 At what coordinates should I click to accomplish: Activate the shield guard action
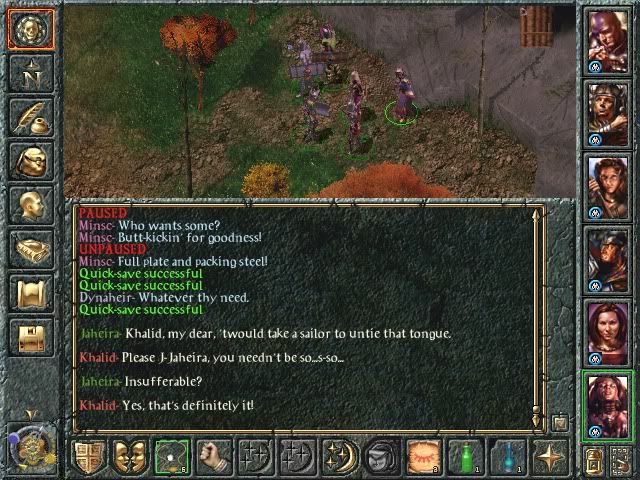pos(89,456)
